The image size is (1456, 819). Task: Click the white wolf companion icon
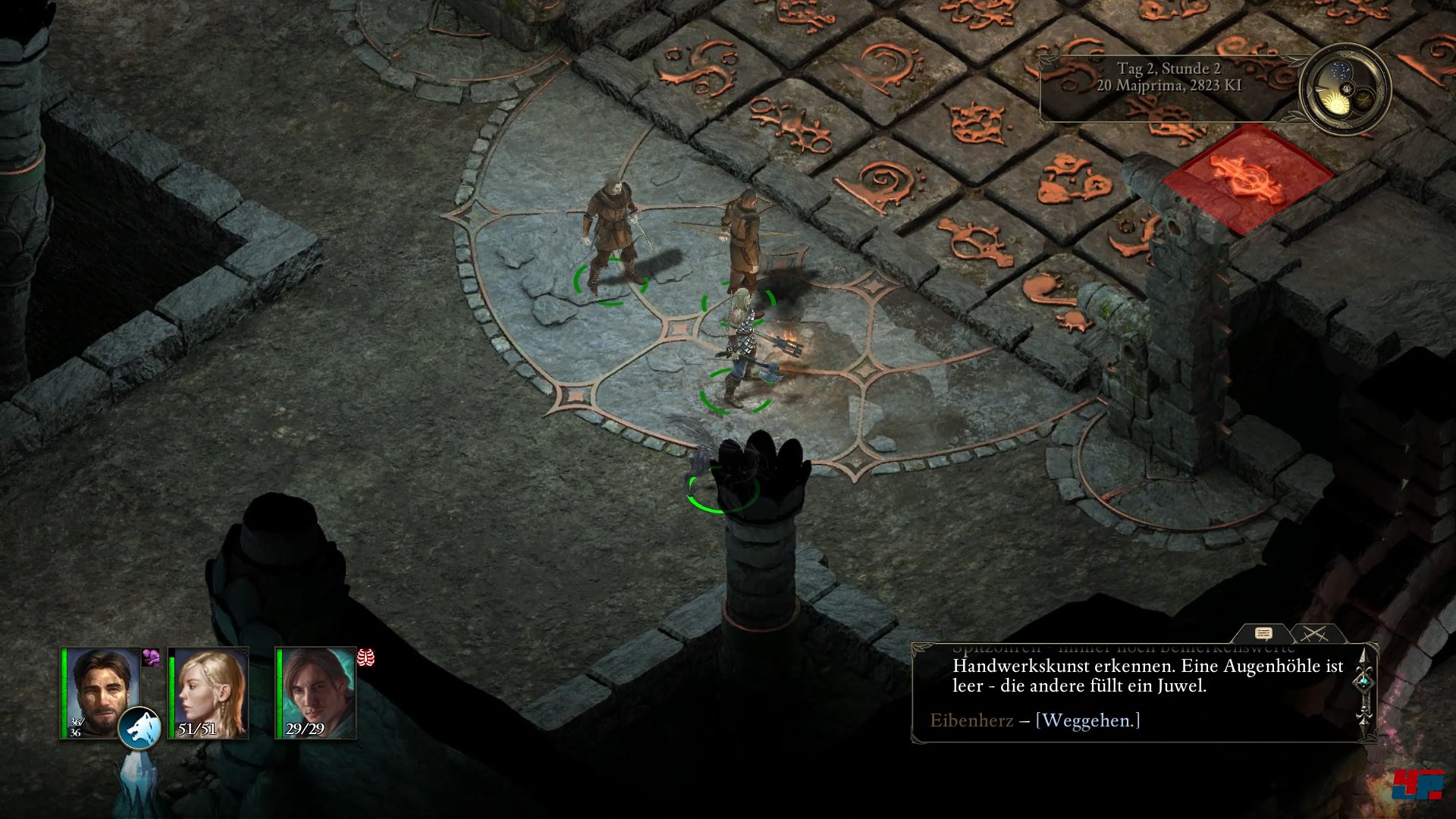[x=140, y=728]
